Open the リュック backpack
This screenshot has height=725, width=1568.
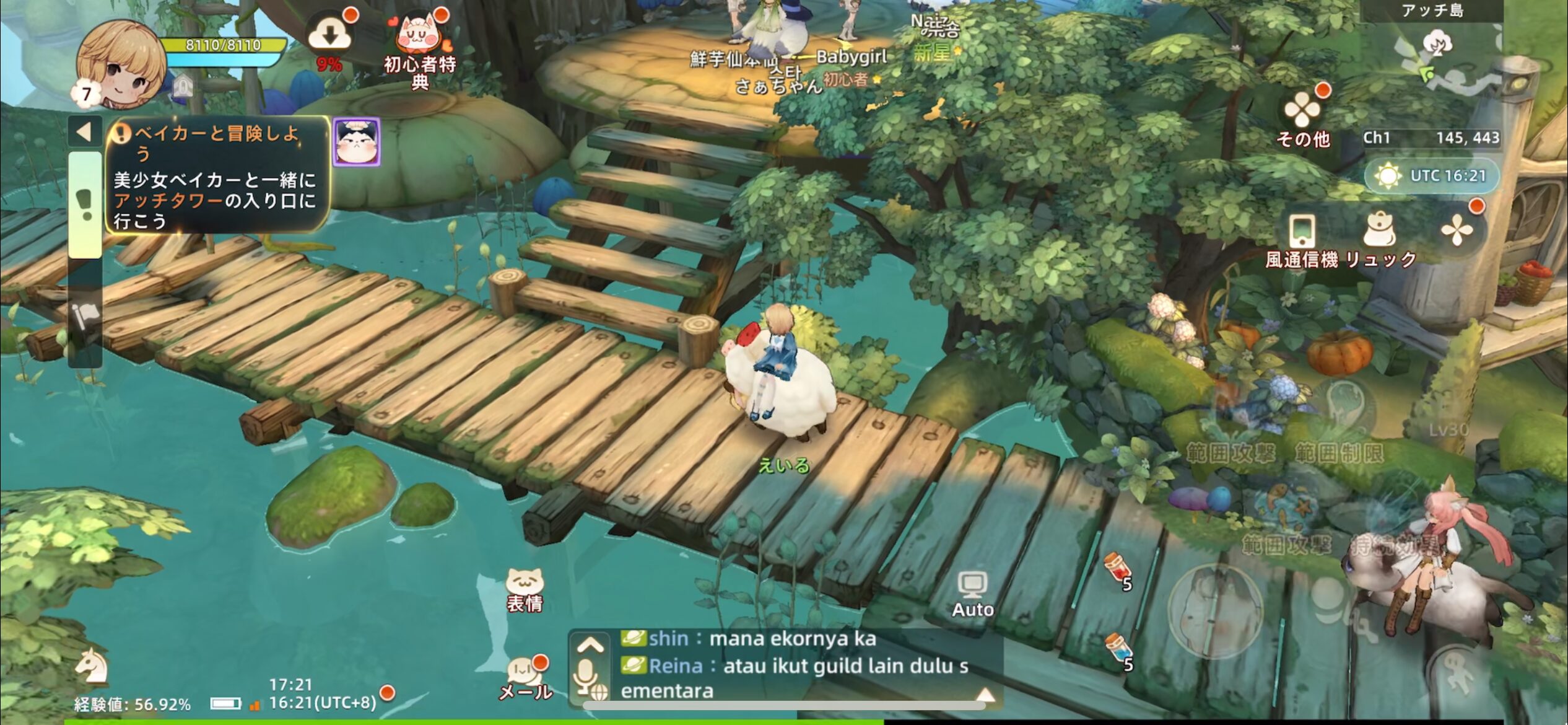point(1380,240)
